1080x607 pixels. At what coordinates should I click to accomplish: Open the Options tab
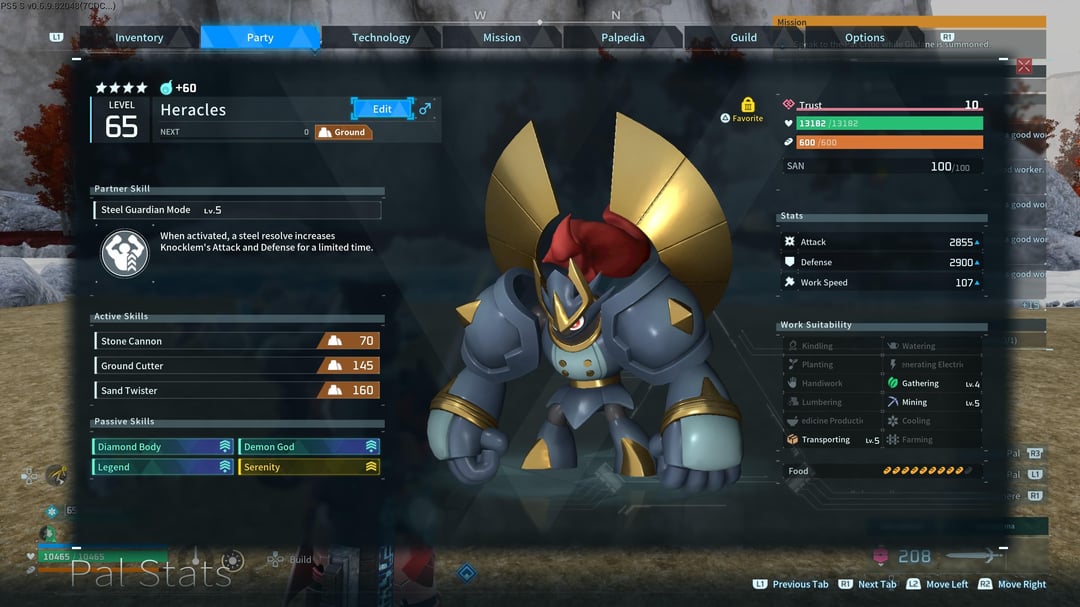point(865,38)
